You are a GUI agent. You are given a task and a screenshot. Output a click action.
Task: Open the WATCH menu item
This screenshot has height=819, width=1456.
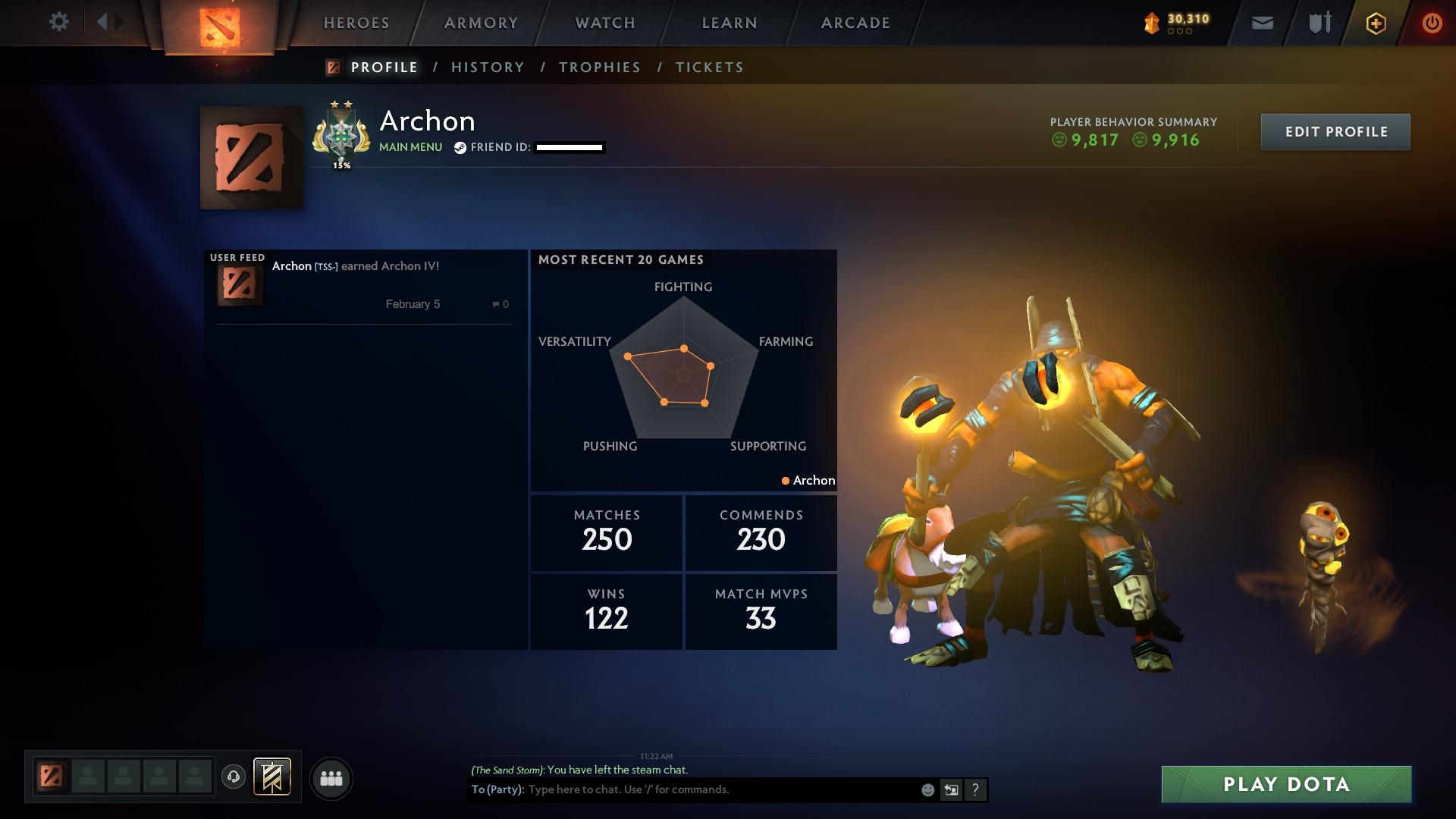click(604, 23)
